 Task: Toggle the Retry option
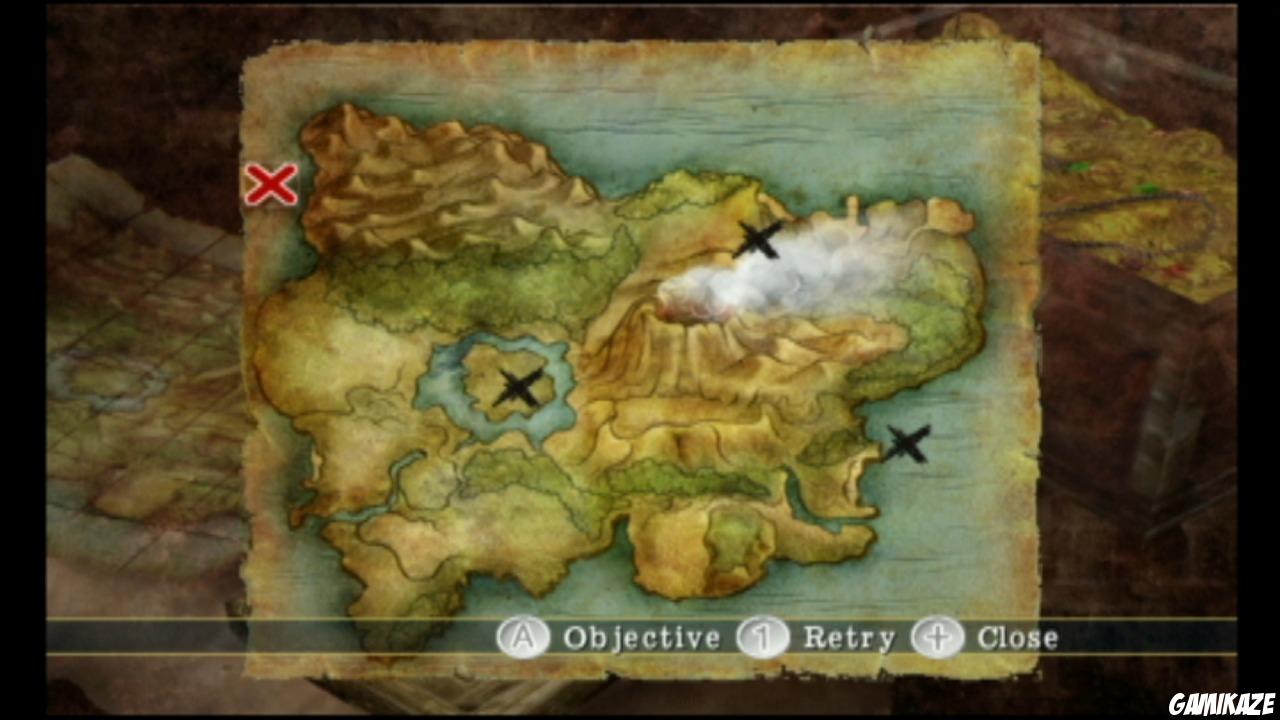coord(852,637)
